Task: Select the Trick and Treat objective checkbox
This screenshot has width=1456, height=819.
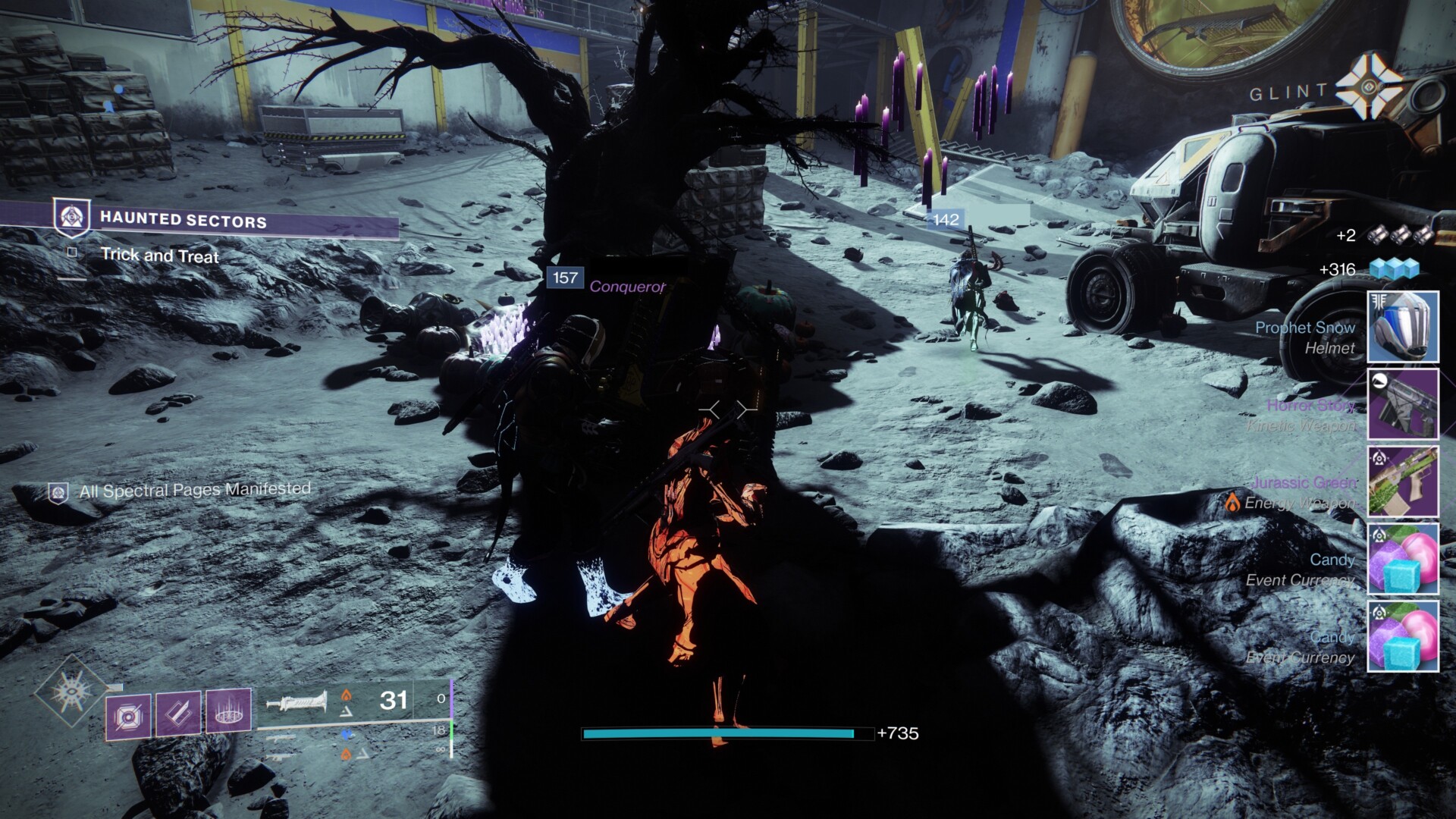Action: [x=73, y=253]
